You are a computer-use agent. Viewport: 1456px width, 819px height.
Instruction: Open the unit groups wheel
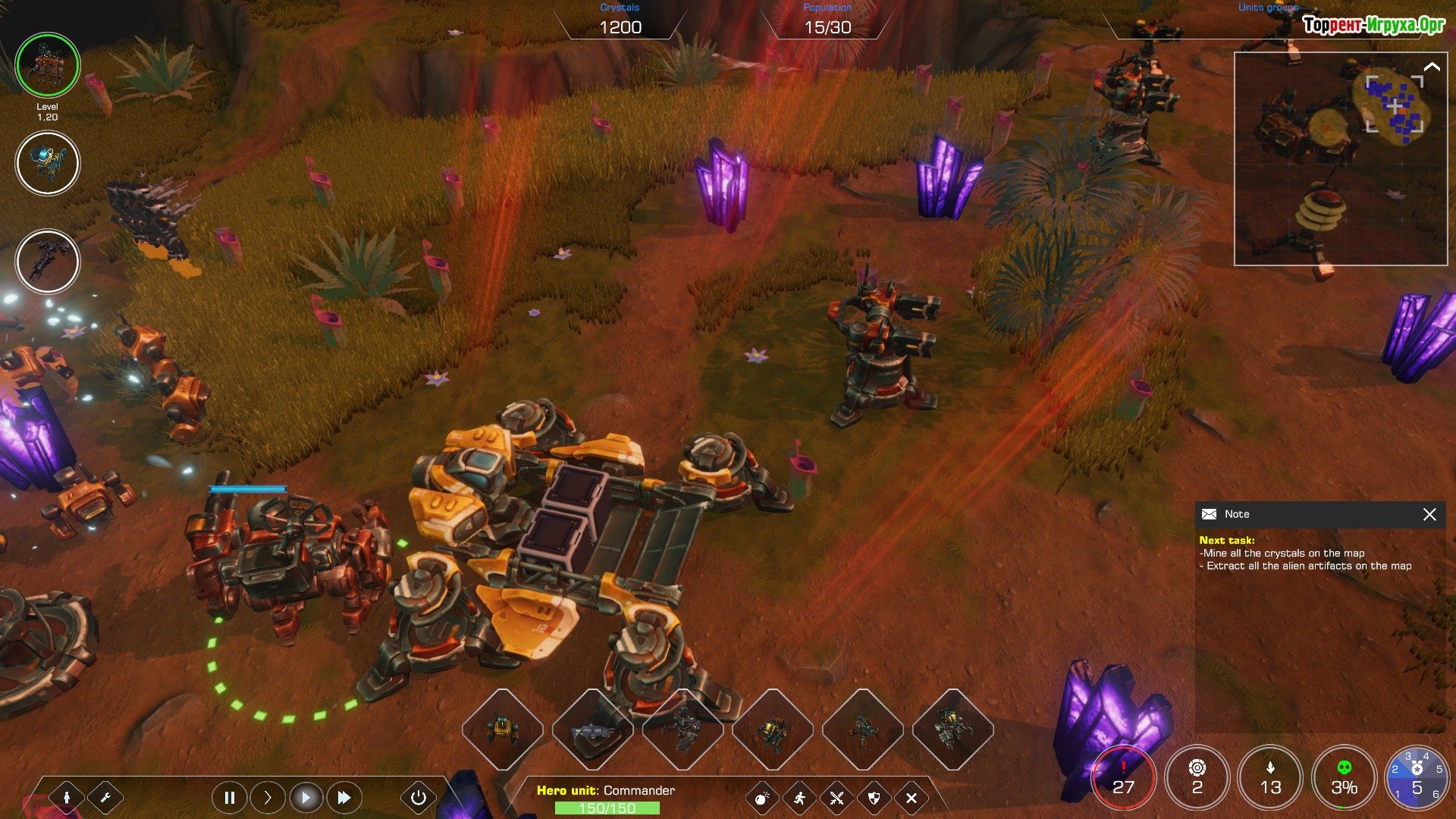click(x=1416, y=779)
